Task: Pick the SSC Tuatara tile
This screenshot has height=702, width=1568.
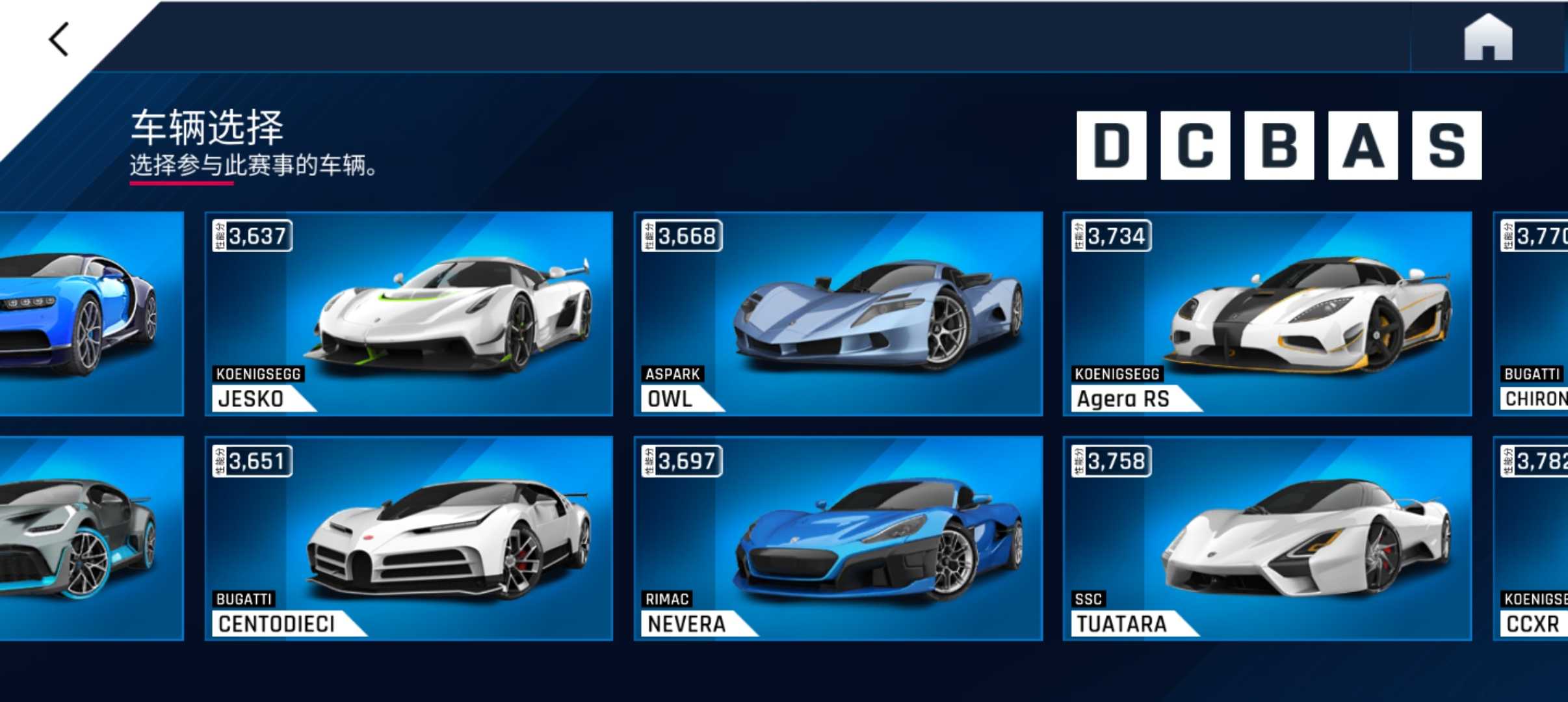Action: [x=1267, y=538]
